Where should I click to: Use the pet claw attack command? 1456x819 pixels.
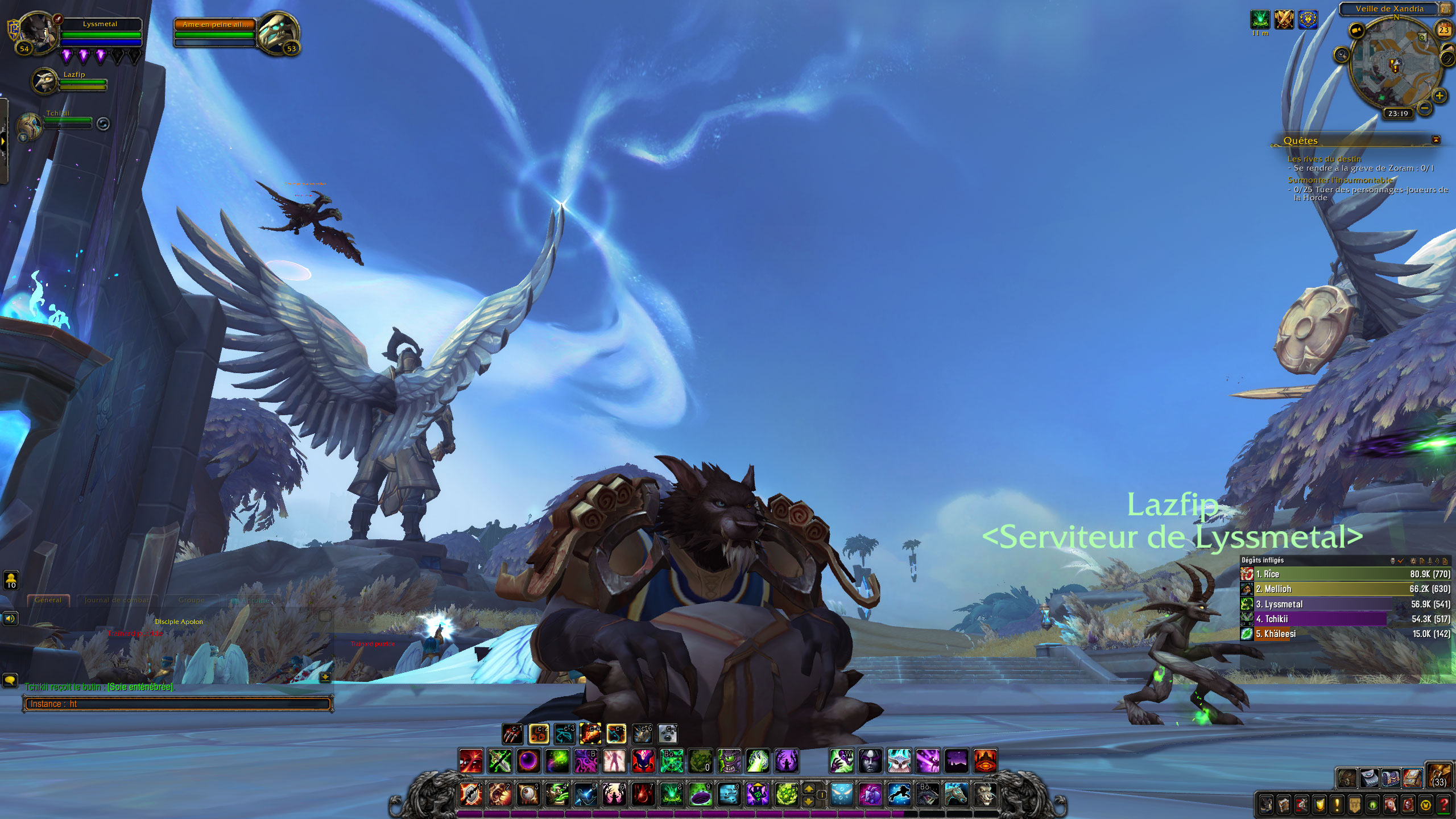click(512, 734)
